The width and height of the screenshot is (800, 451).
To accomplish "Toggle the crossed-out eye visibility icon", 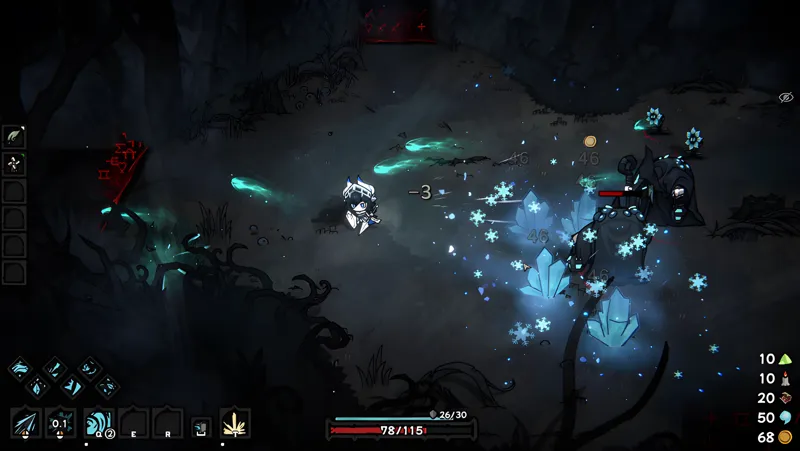I will [x=786, y=97].
